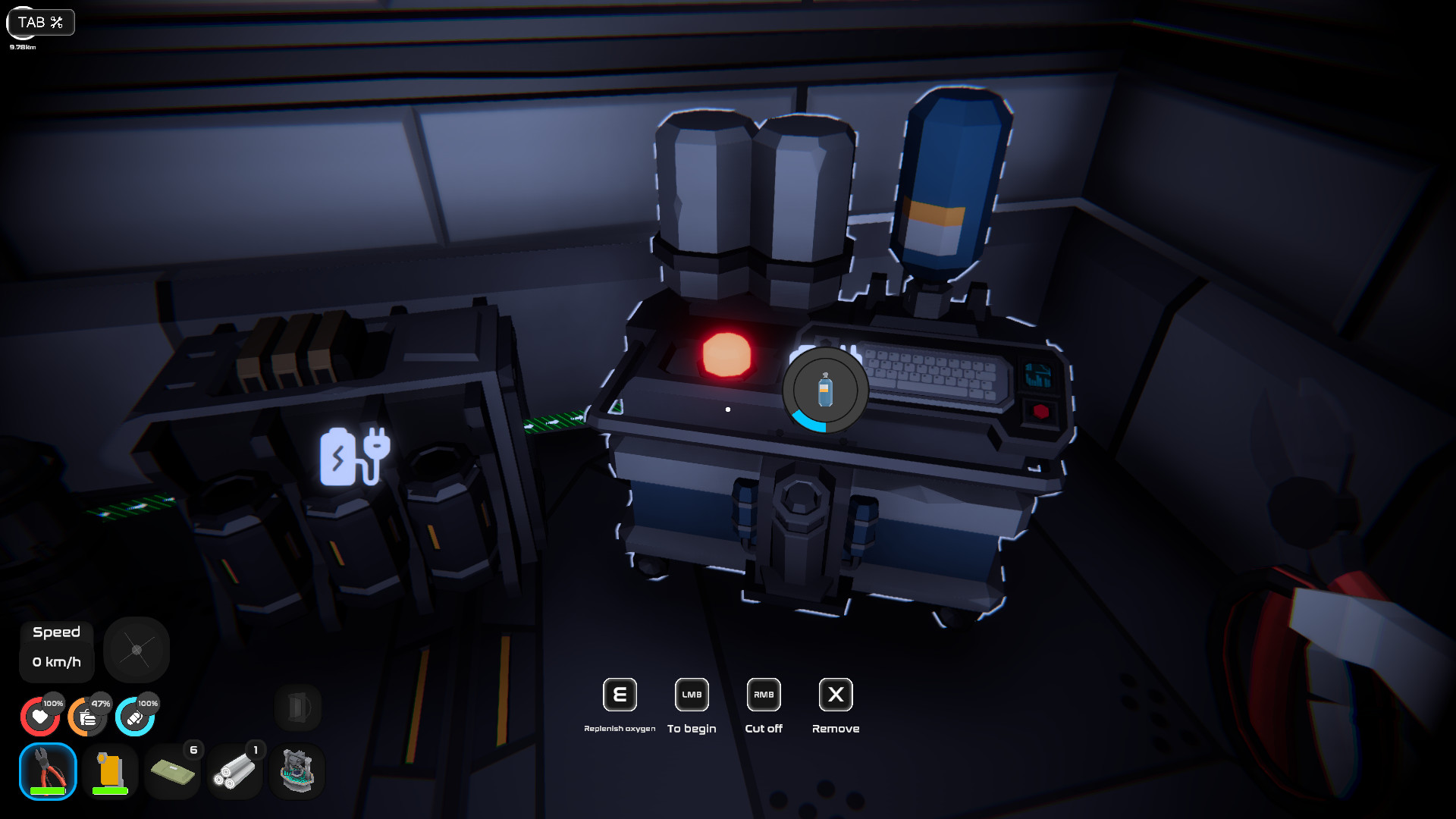Select the stack of 6 cash items

(x=172, y=771)
